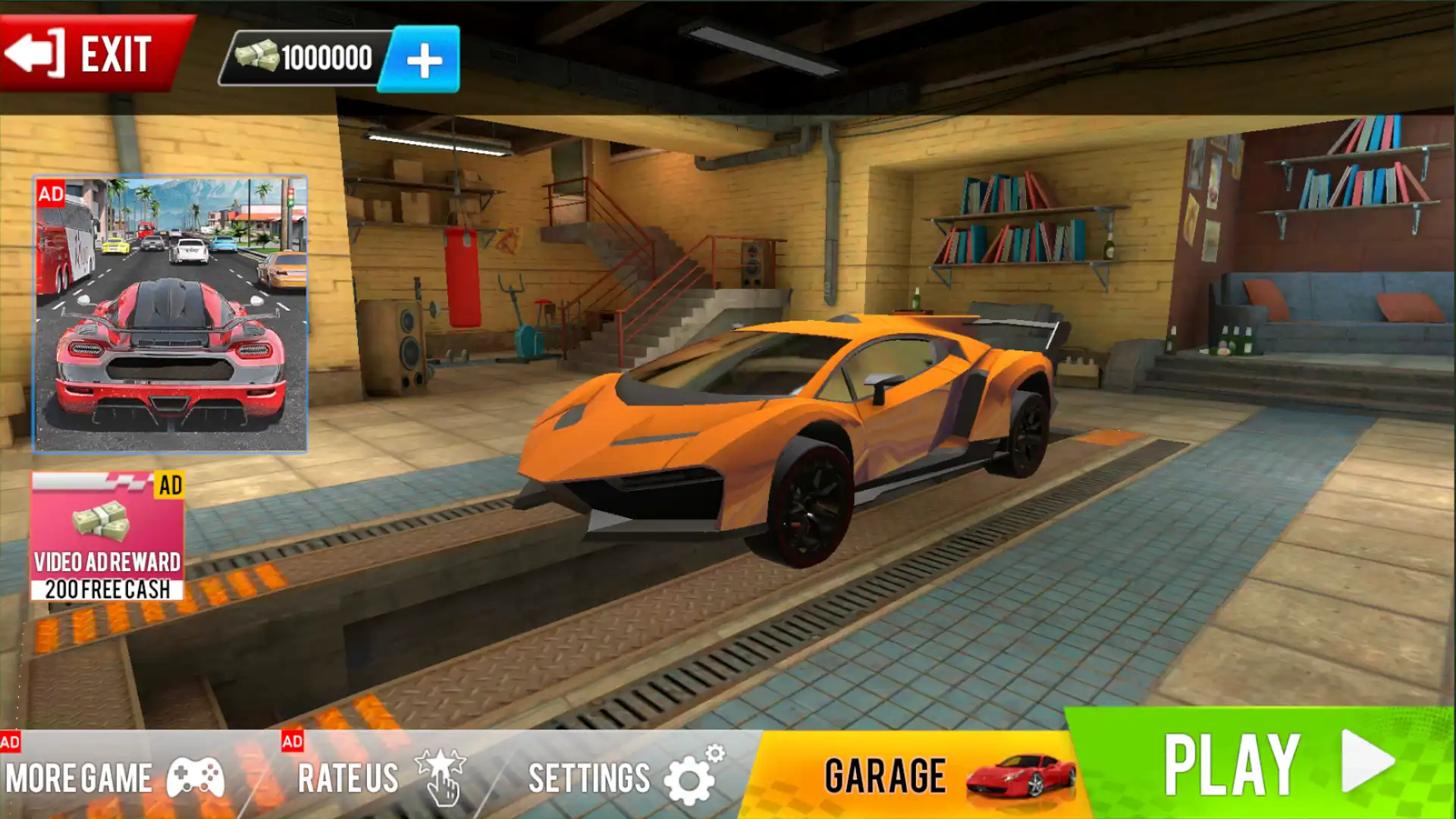Open the More Game menu entry

(x=114, y=777)
